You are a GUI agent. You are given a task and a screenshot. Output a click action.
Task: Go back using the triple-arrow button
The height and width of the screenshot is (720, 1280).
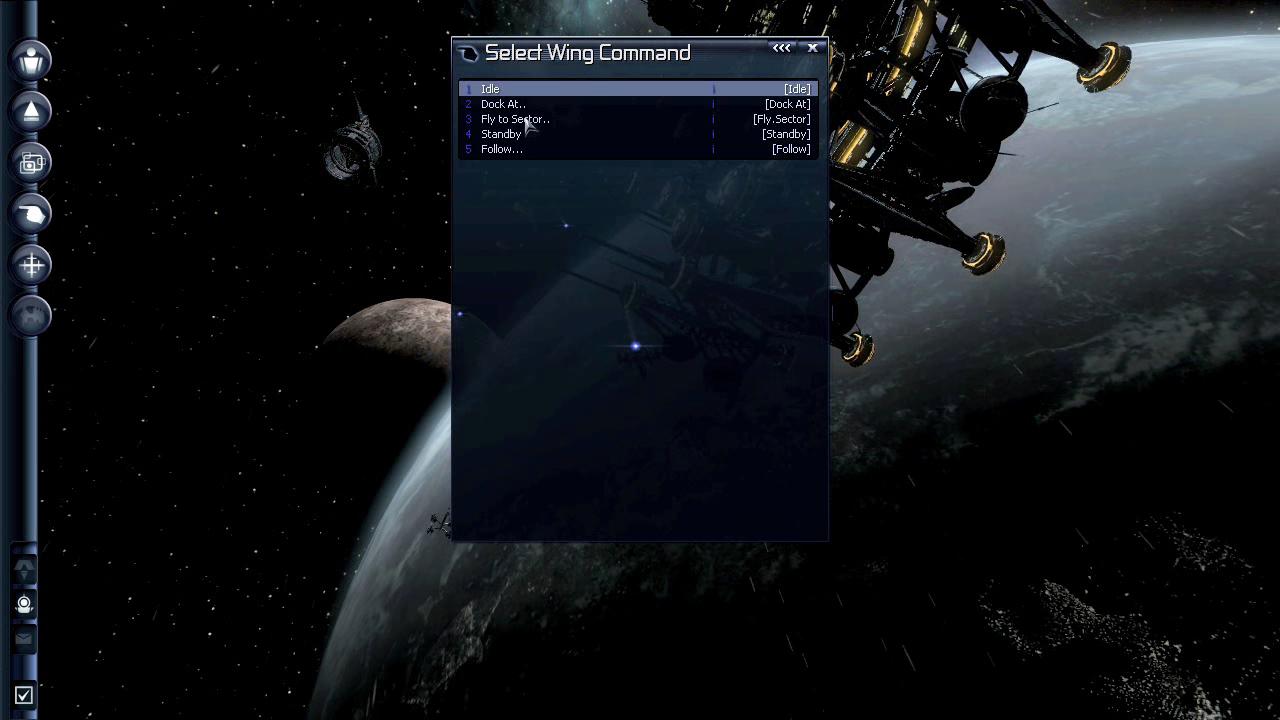pos(781,48)
